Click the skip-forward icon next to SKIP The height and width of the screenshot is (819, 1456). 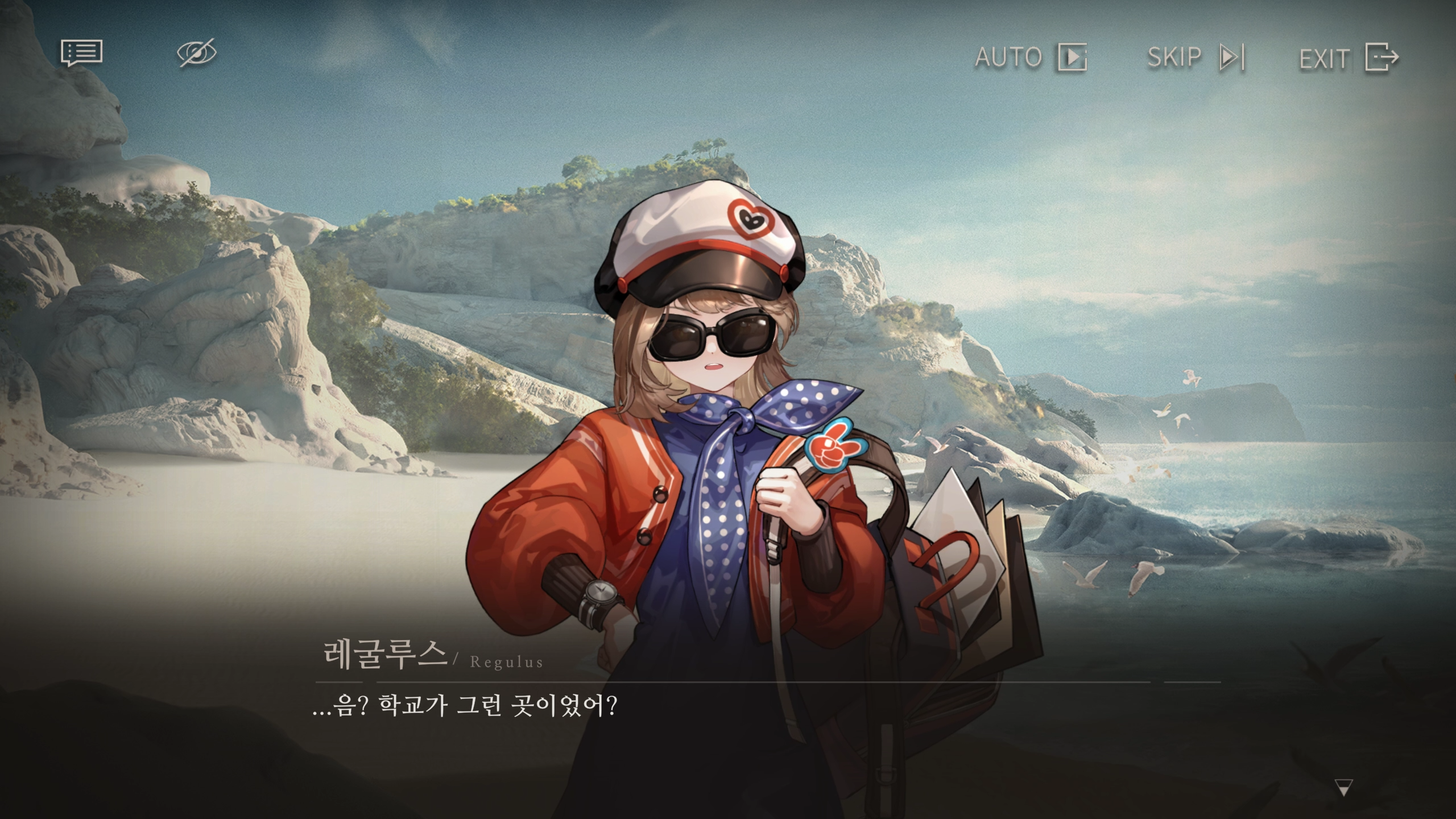point(1231,57)
